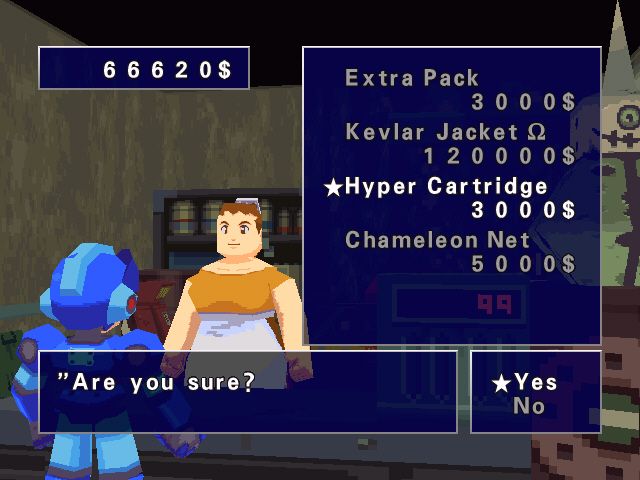This screenshot has height=480, width=640.
Task: Select Chameleon Net in the shop
Action: coord(437,240)
